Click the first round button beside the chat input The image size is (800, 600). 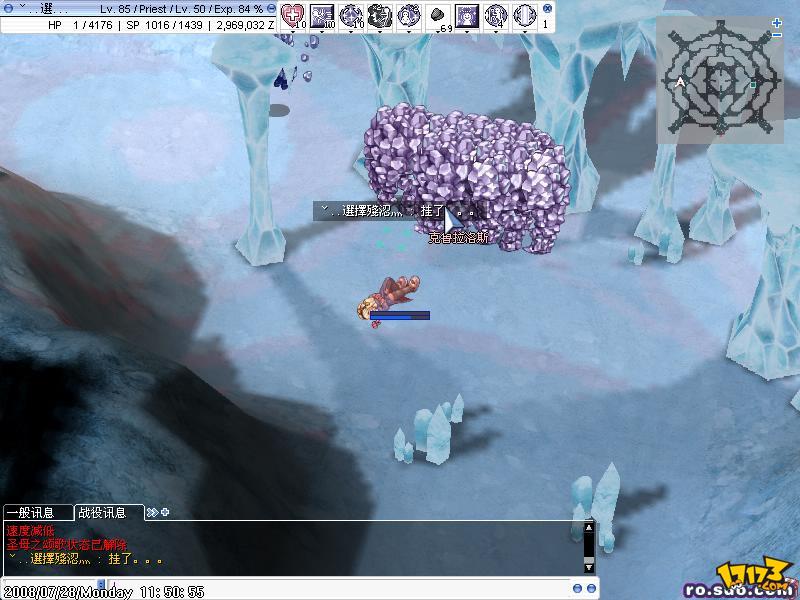(x=578, y=588)
